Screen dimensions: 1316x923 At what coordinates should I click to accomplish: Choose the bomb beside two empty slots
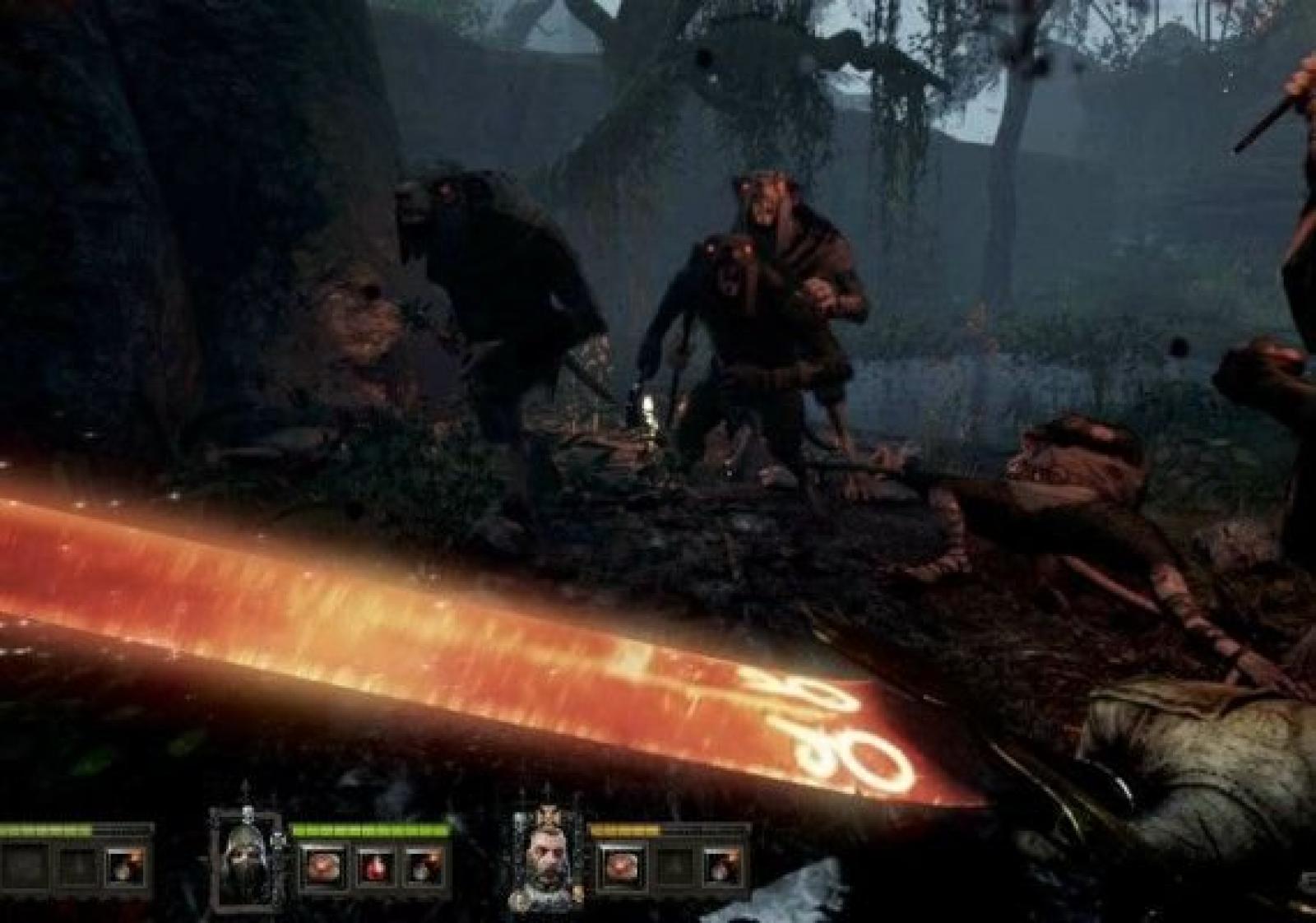coord(127,866)
